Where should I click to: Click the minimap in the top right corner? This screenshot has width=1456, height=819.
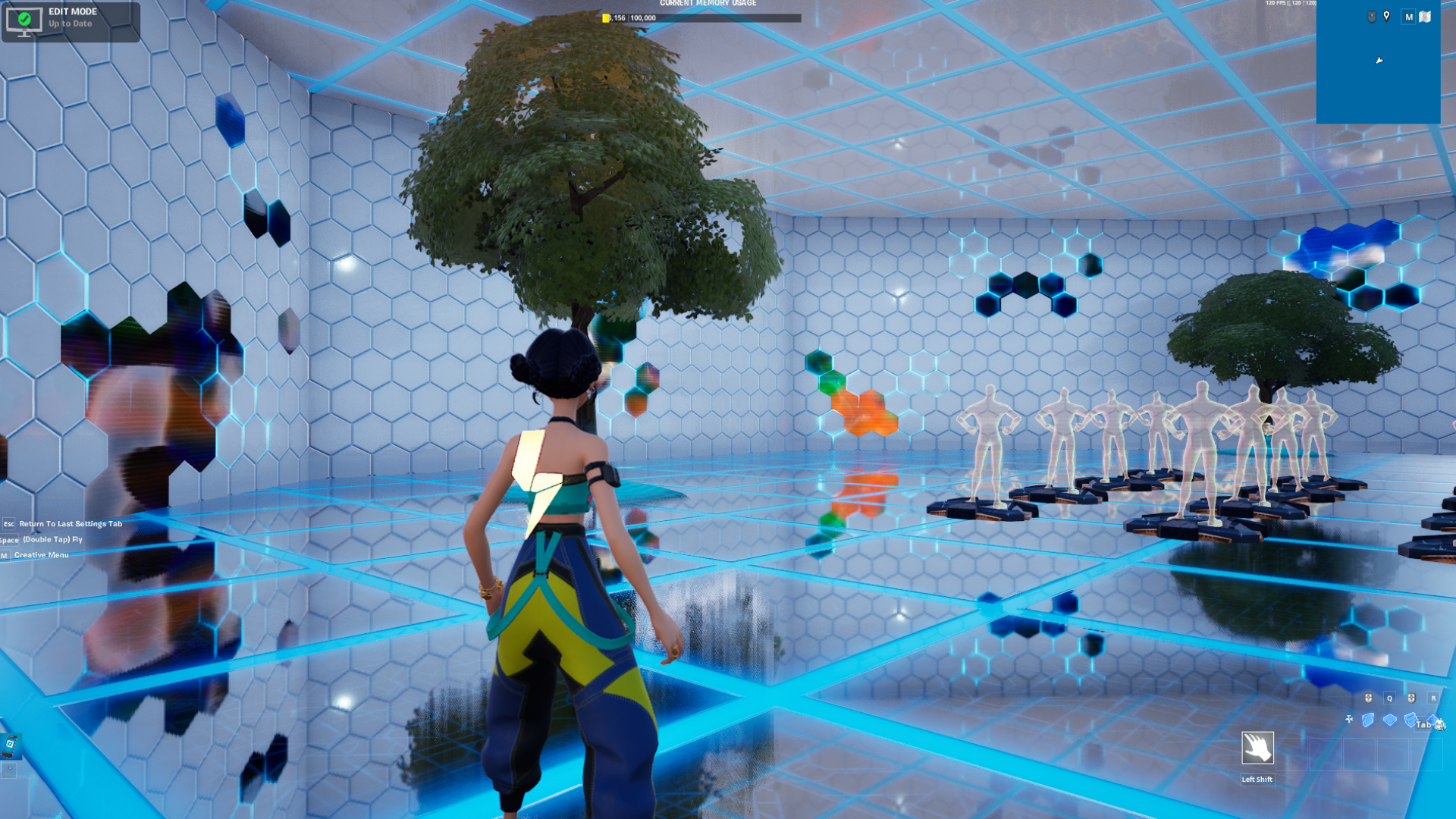coord(1379,64)
